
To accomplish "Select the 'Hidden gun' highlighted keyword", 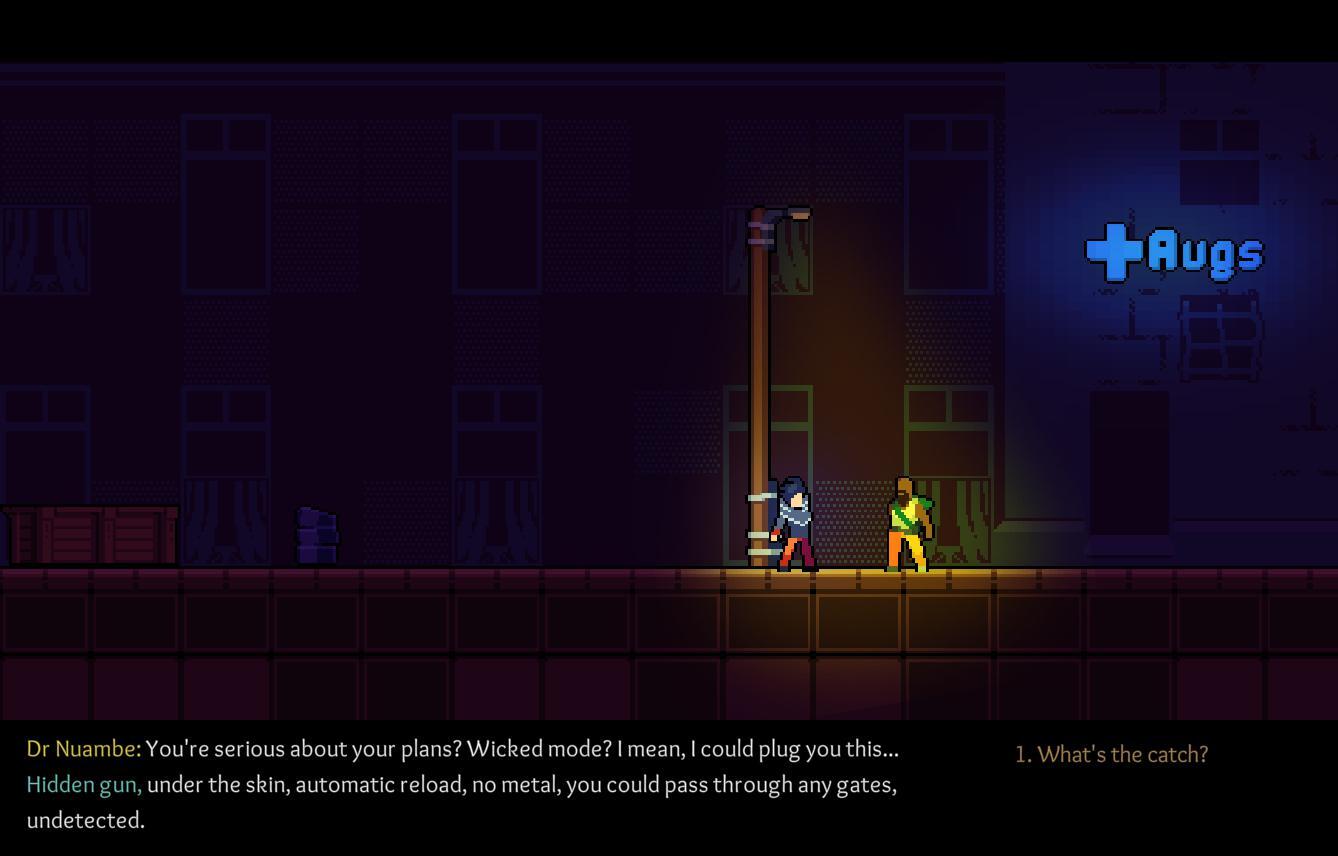I will click(80, 785).
